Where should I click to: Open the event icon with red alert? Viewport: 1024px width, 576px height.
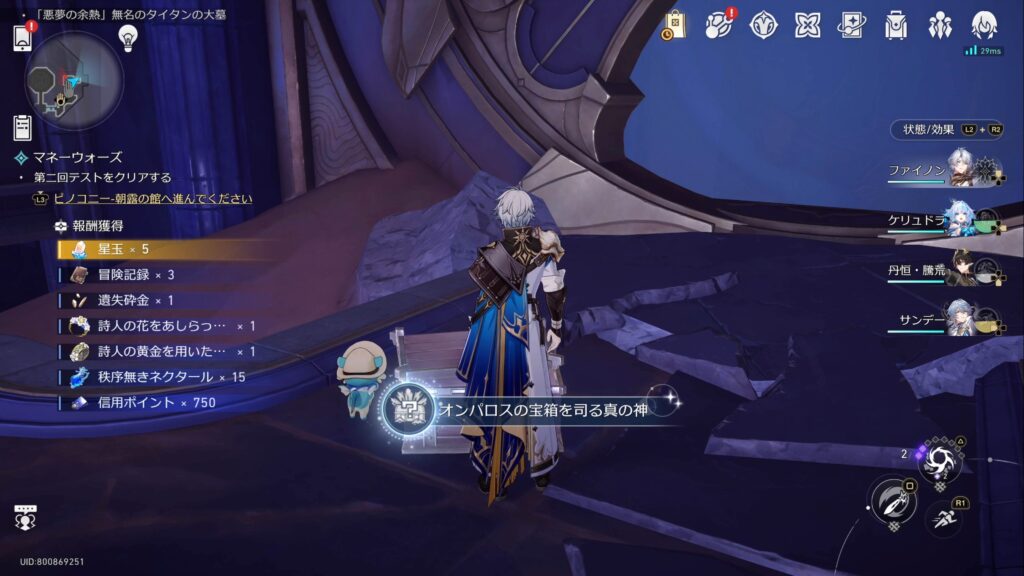[719, 25]
